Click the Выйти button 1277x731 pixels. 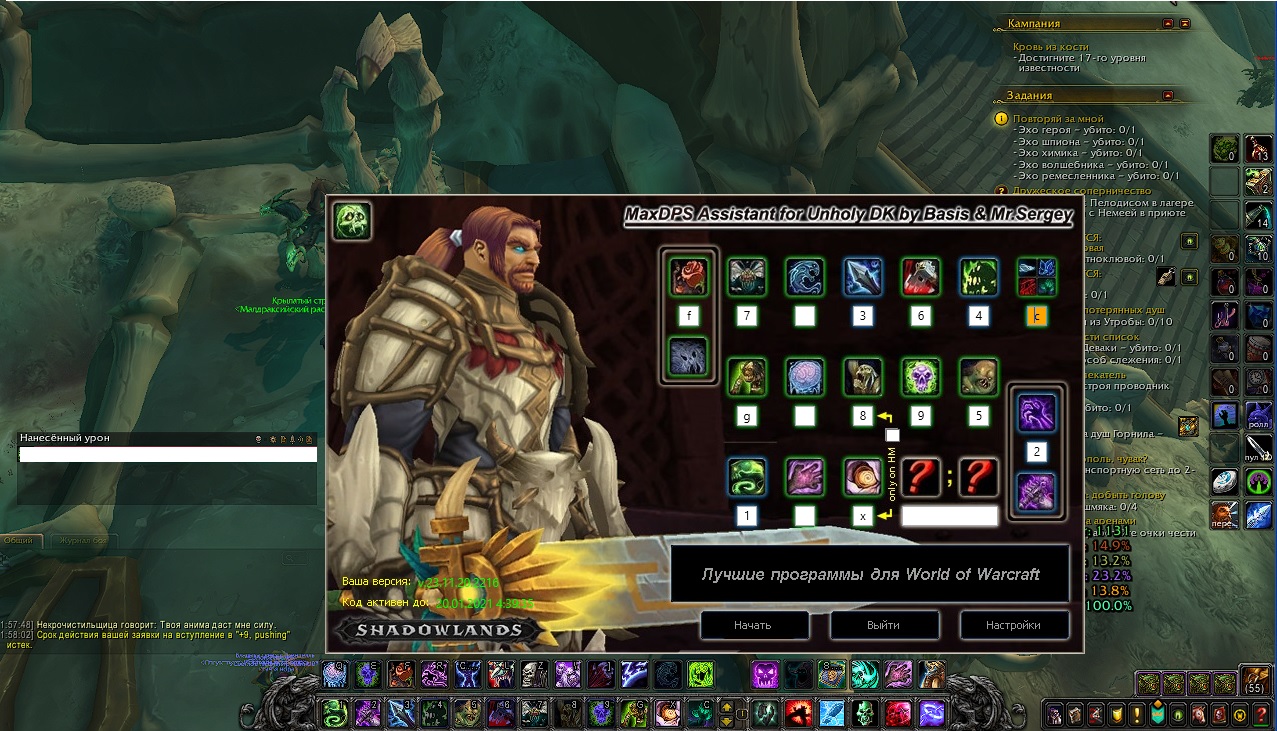[x=884, y=625]
